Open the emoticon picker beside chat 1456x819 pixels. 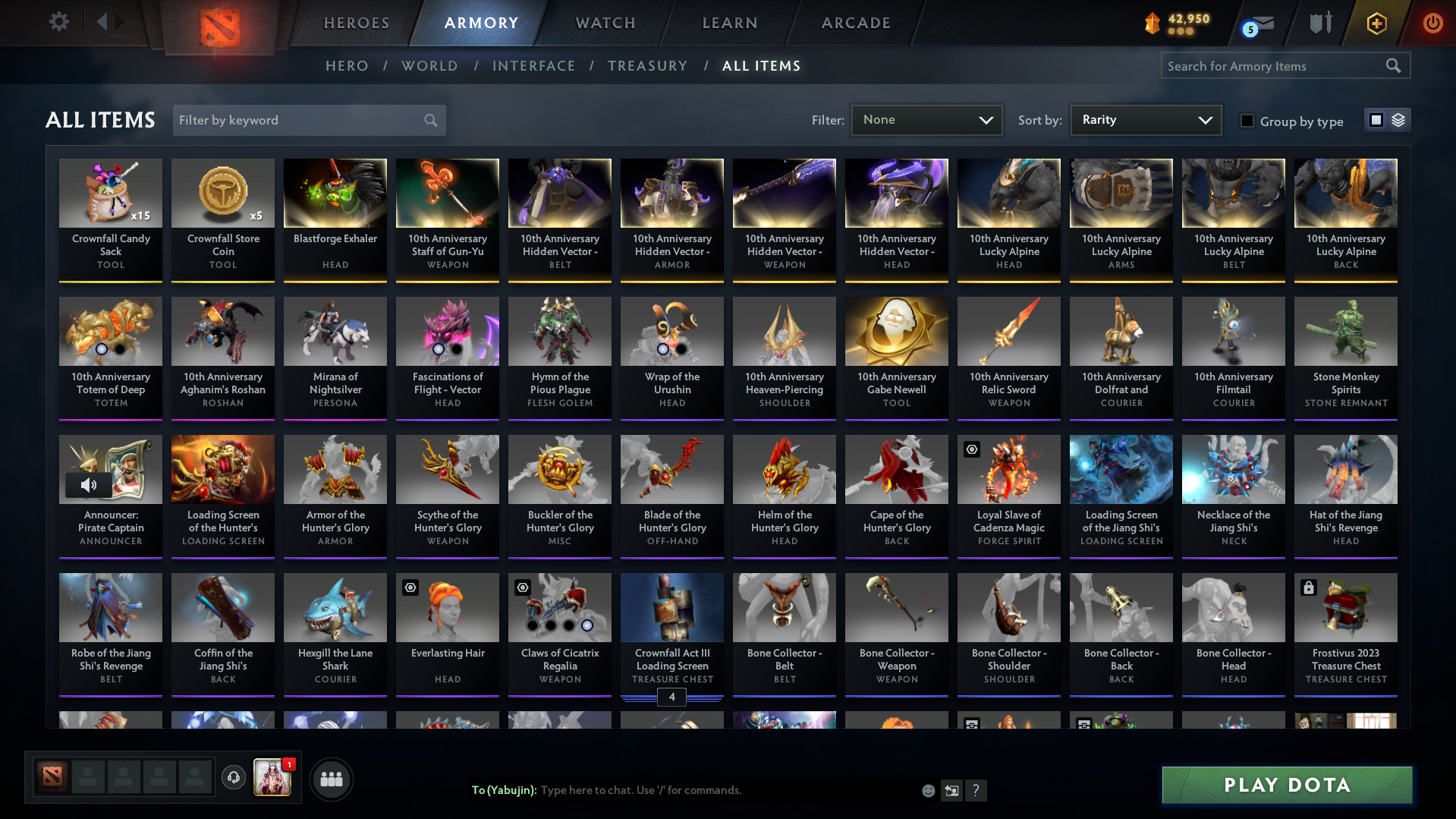928,790
